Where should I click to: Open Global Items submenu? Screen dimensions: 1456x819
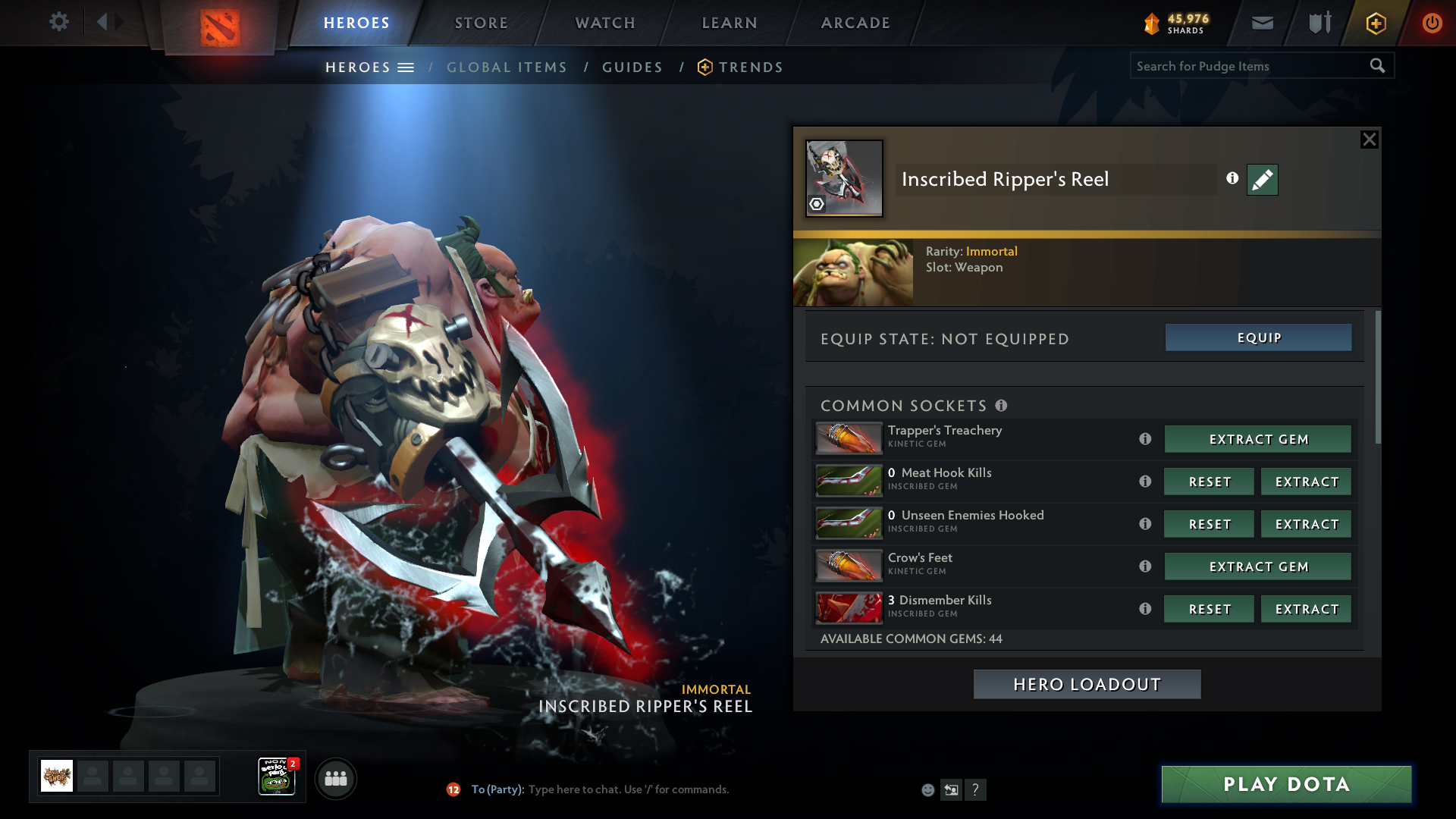(x=507, y=67)
